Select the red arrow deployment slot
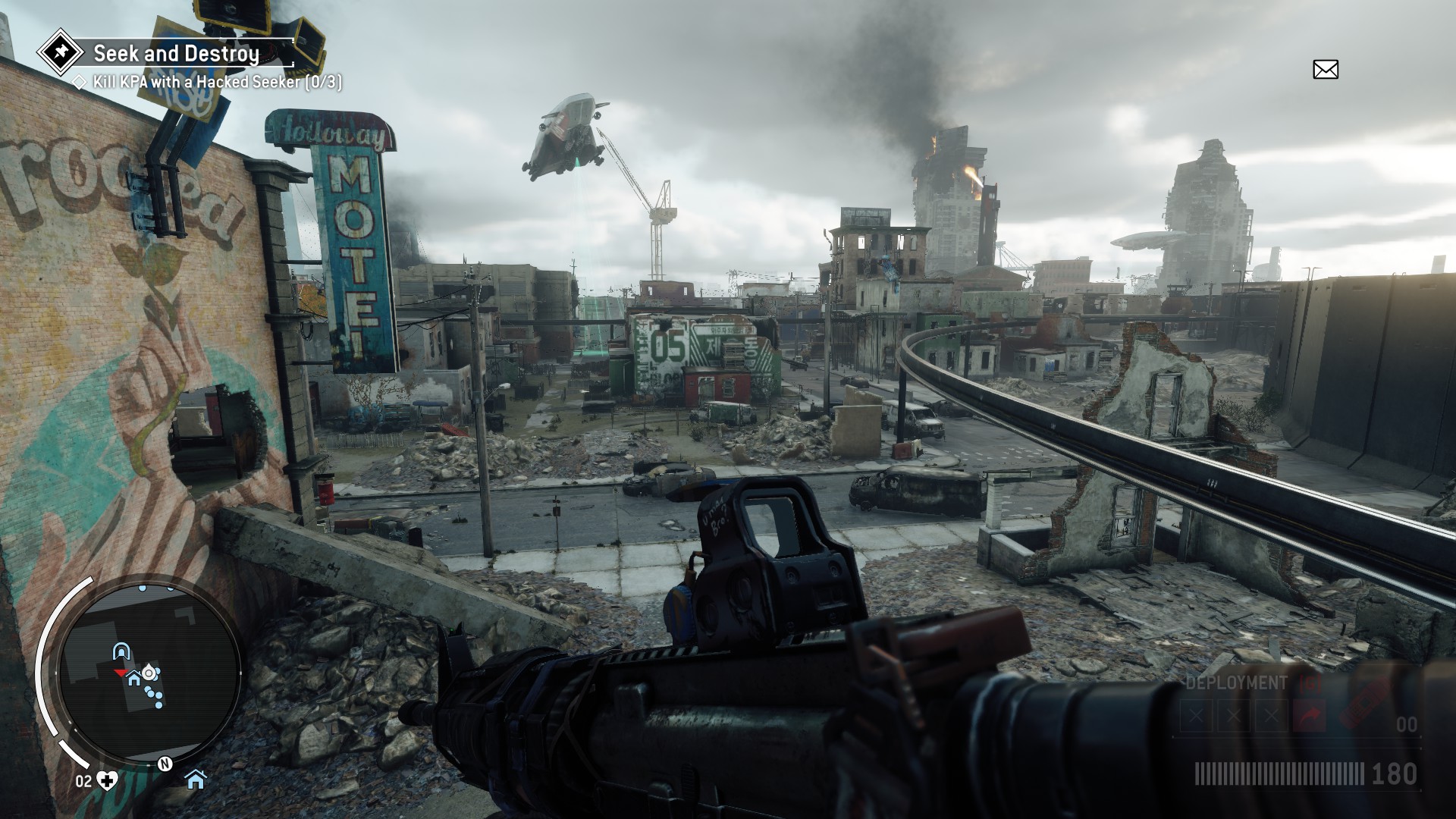The width and height of the screenshot is (1456, 819). (x=1310, y=715)
